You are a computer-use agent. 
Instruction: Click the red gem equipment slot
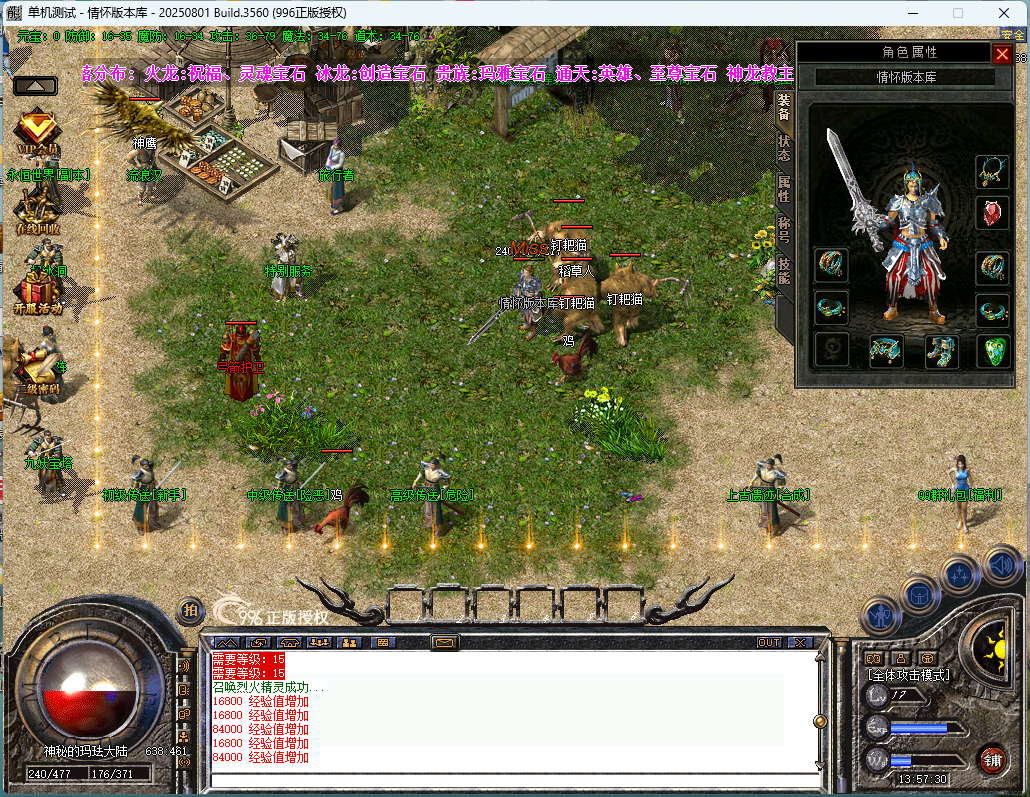click(x=992, y=213)
